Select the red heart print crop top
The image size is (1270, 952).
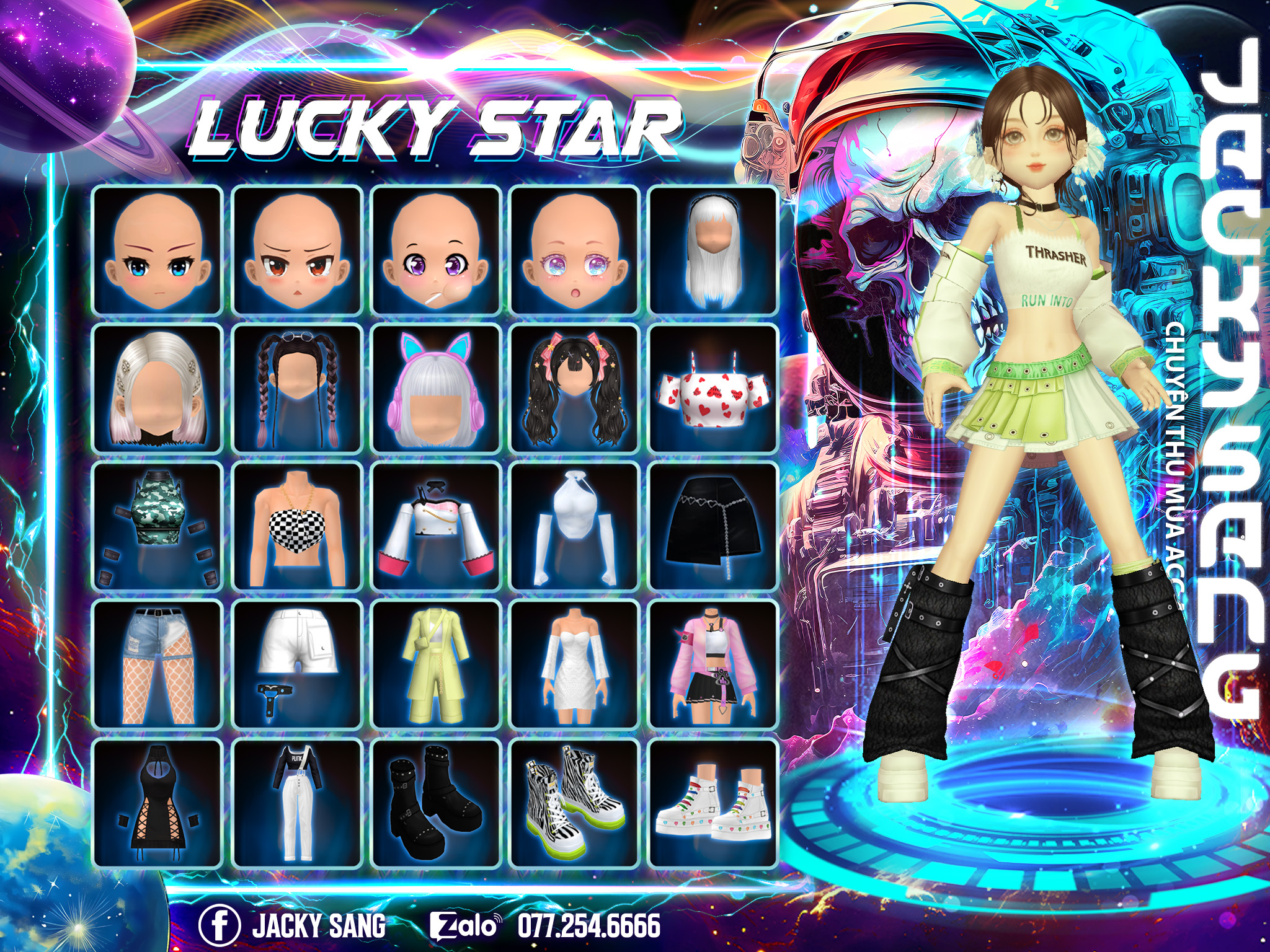click(x=713, y=389)
